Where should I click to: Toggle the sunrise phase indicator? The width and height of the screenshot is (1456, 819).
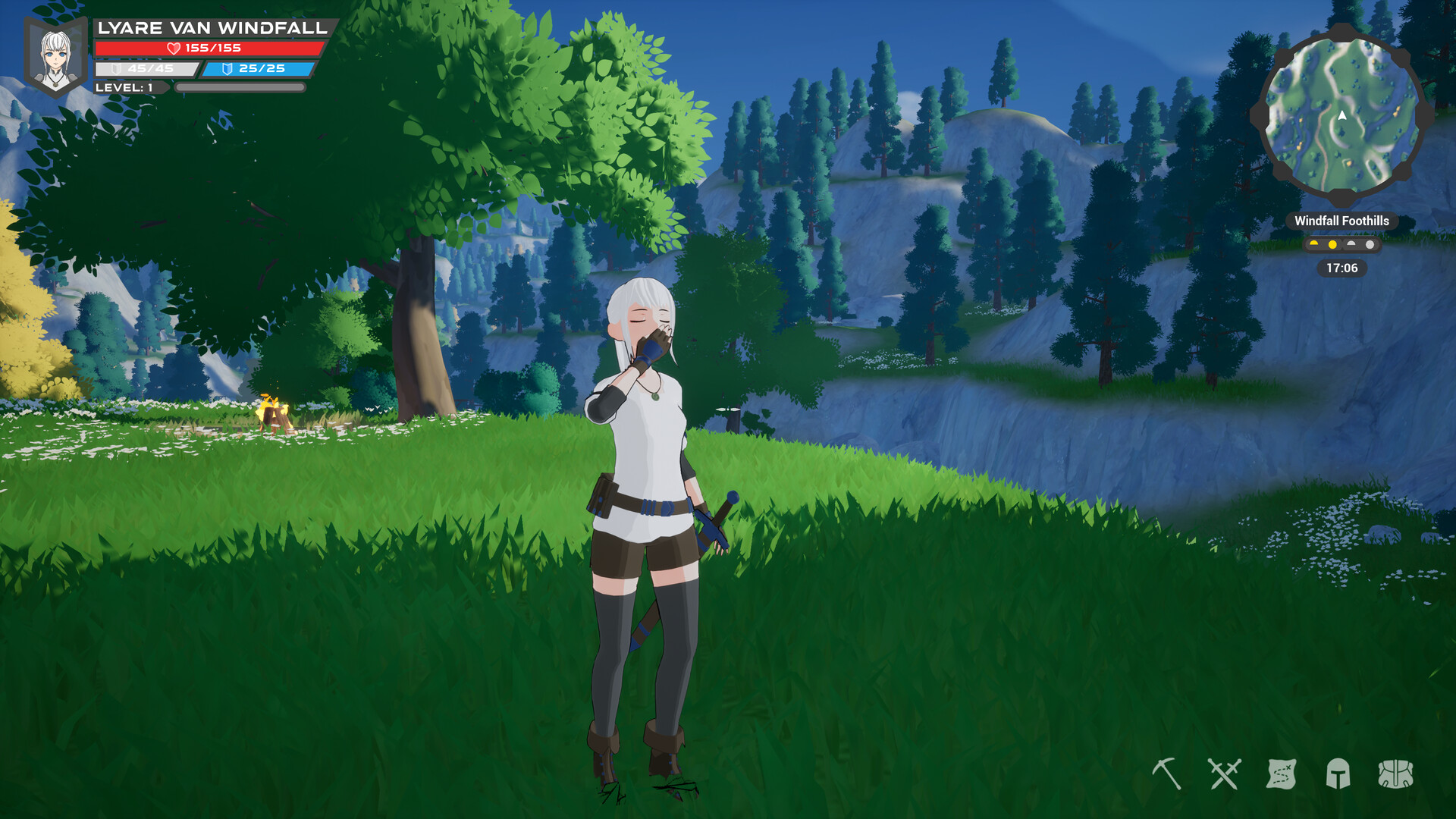tap(1313, 244)
